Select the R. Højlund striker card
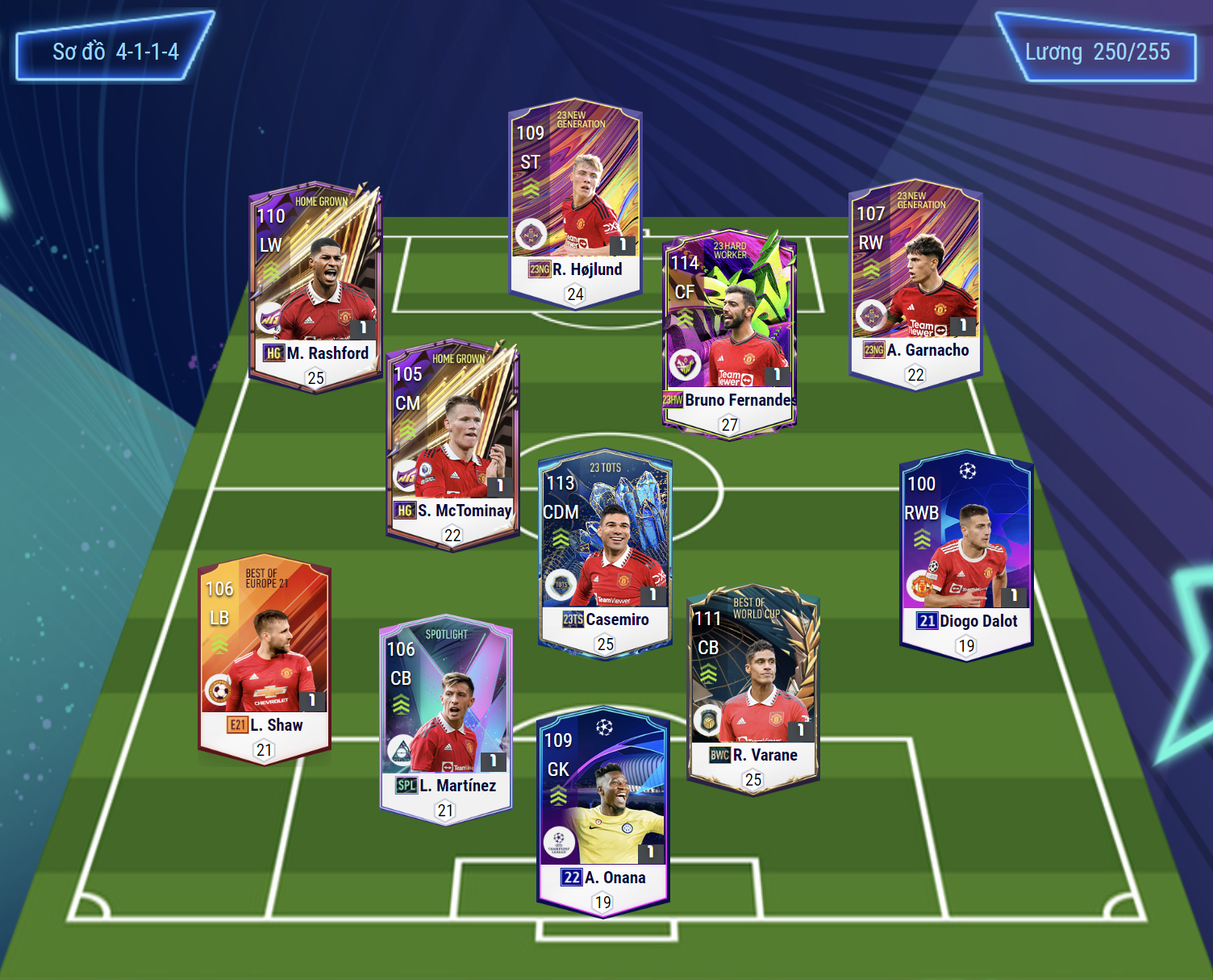This screenshot has height=980, width=1213. (576, 202)
